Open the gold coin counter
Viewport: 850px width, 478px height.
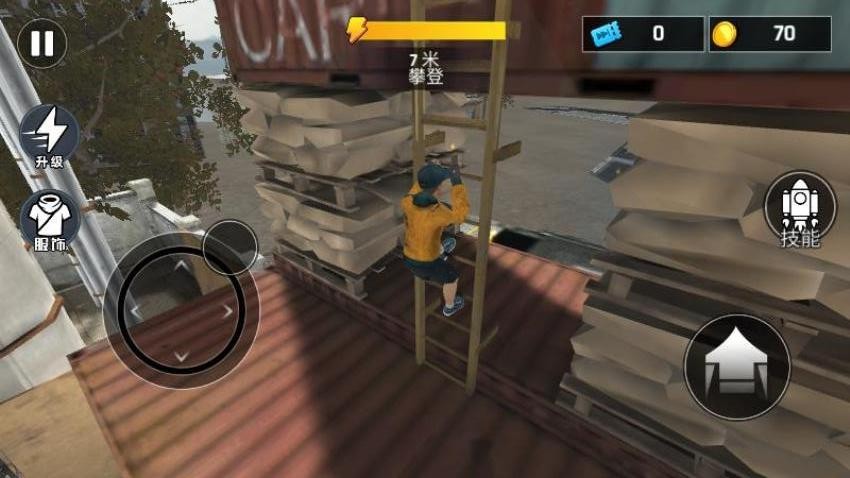coord(769,34)
